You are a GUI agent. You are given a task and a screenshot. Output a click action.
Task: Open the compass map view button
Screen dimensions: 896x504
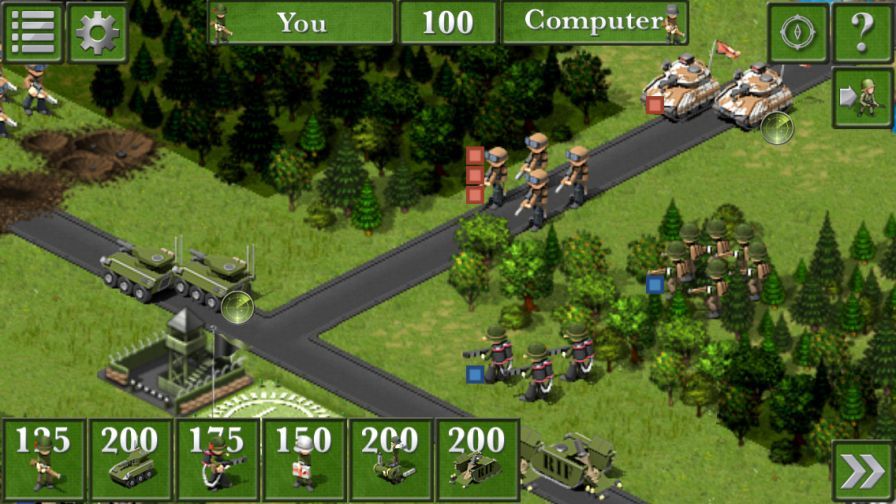pyautogui.click(x=797, y=32)
